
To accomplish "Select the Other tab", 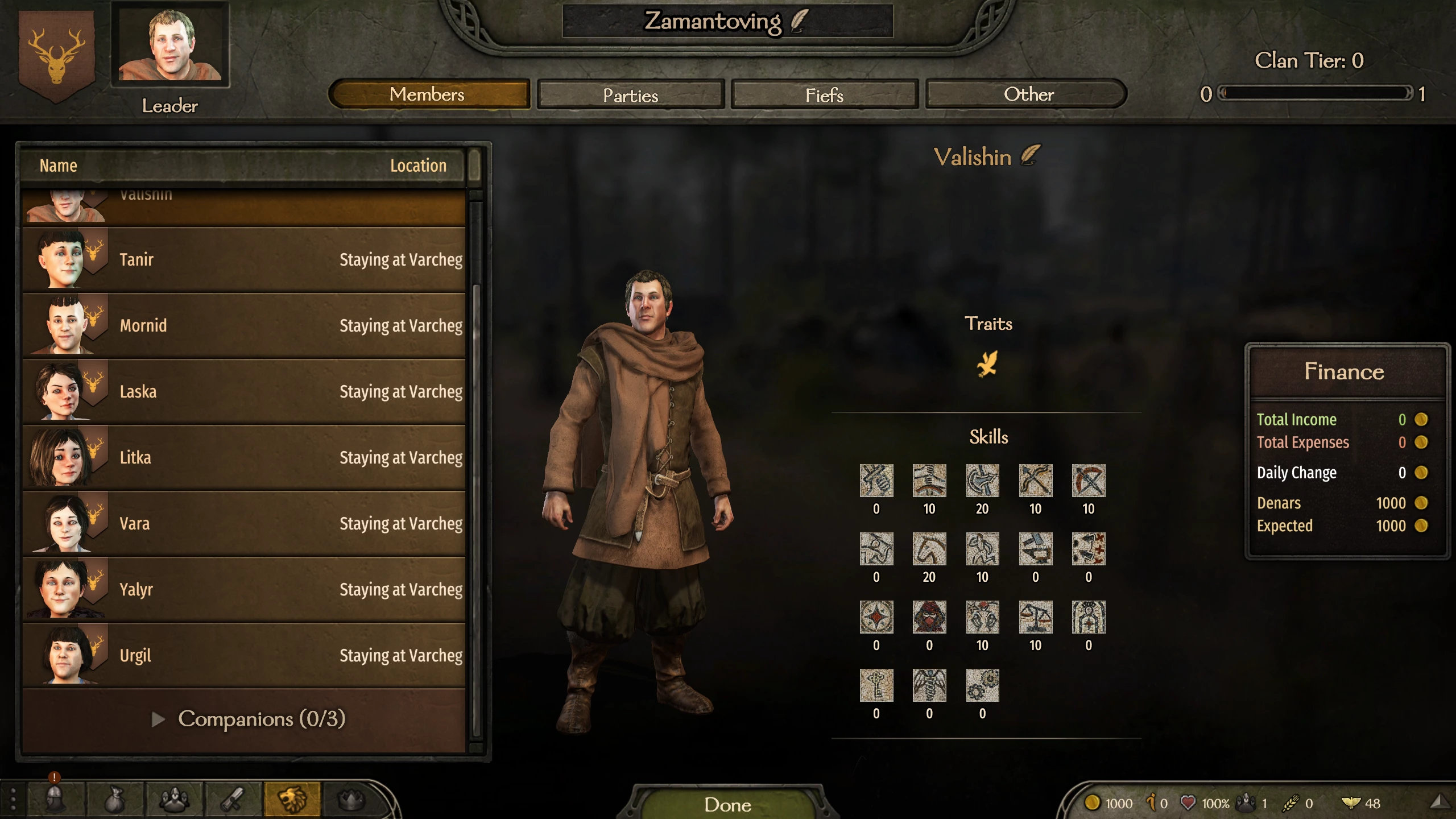I will [x=1028, y=94].
